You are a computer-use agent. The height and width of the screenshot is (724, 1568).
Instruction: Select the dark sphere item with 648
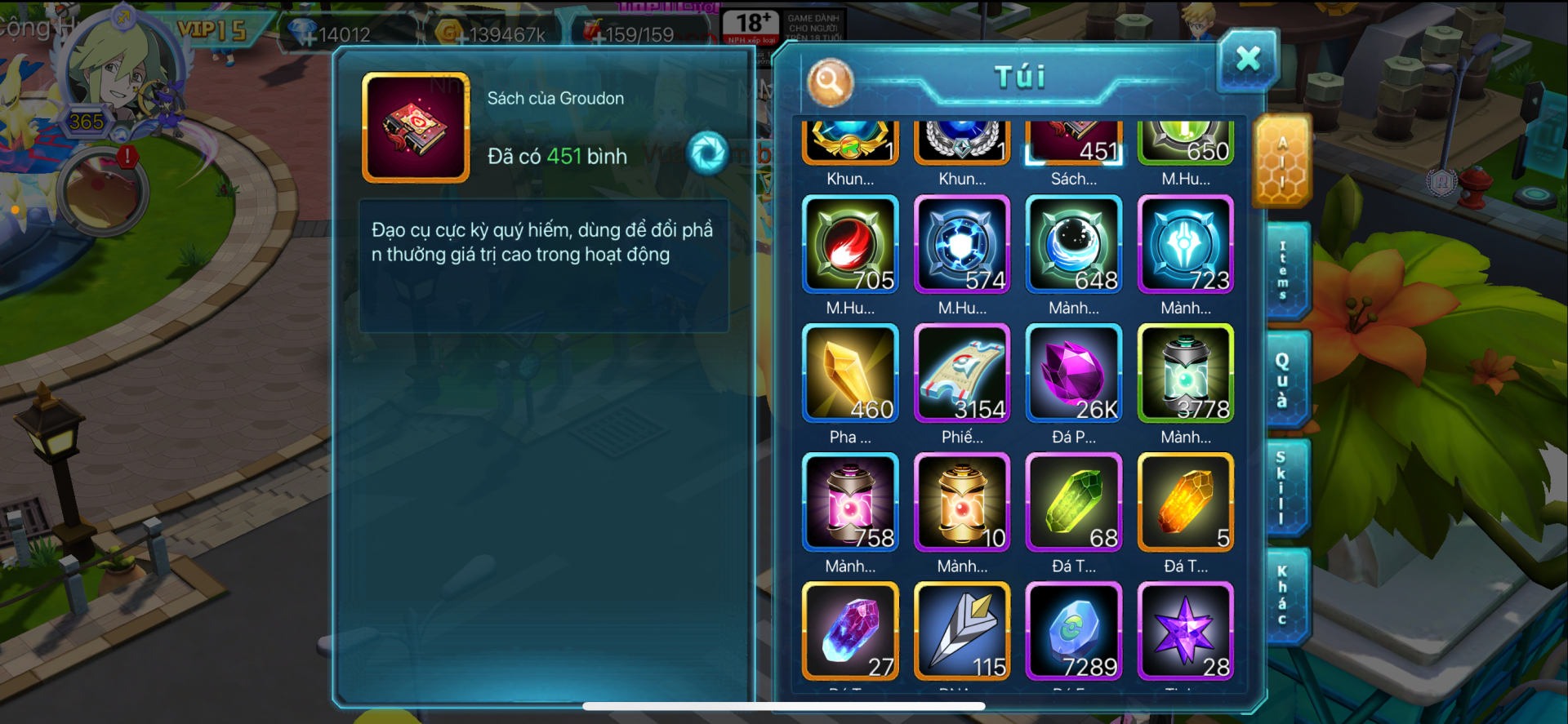[x=1074, y=244]
